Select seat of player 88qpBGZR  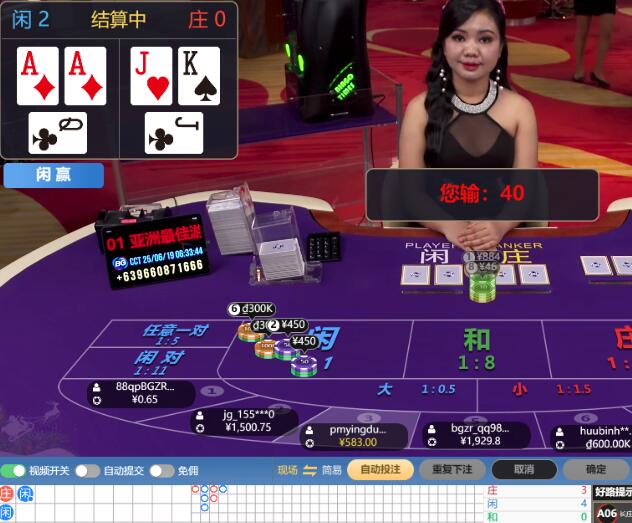(140, 393)
